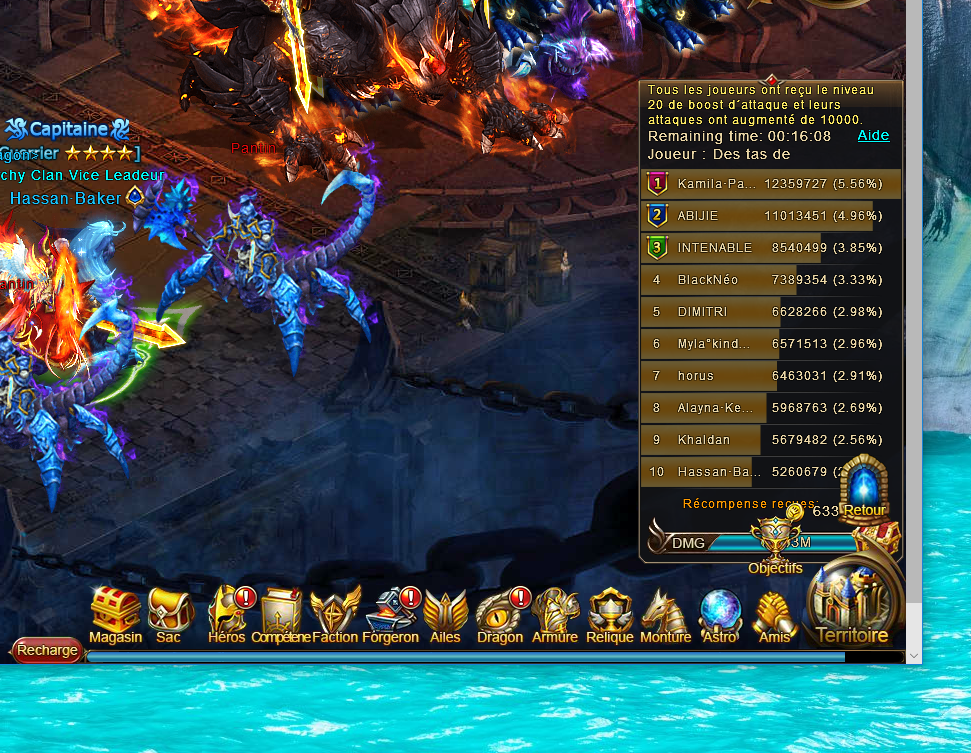971x753 pixels.
Task: Open the Dragon menu
Action: tap(499, 612)
